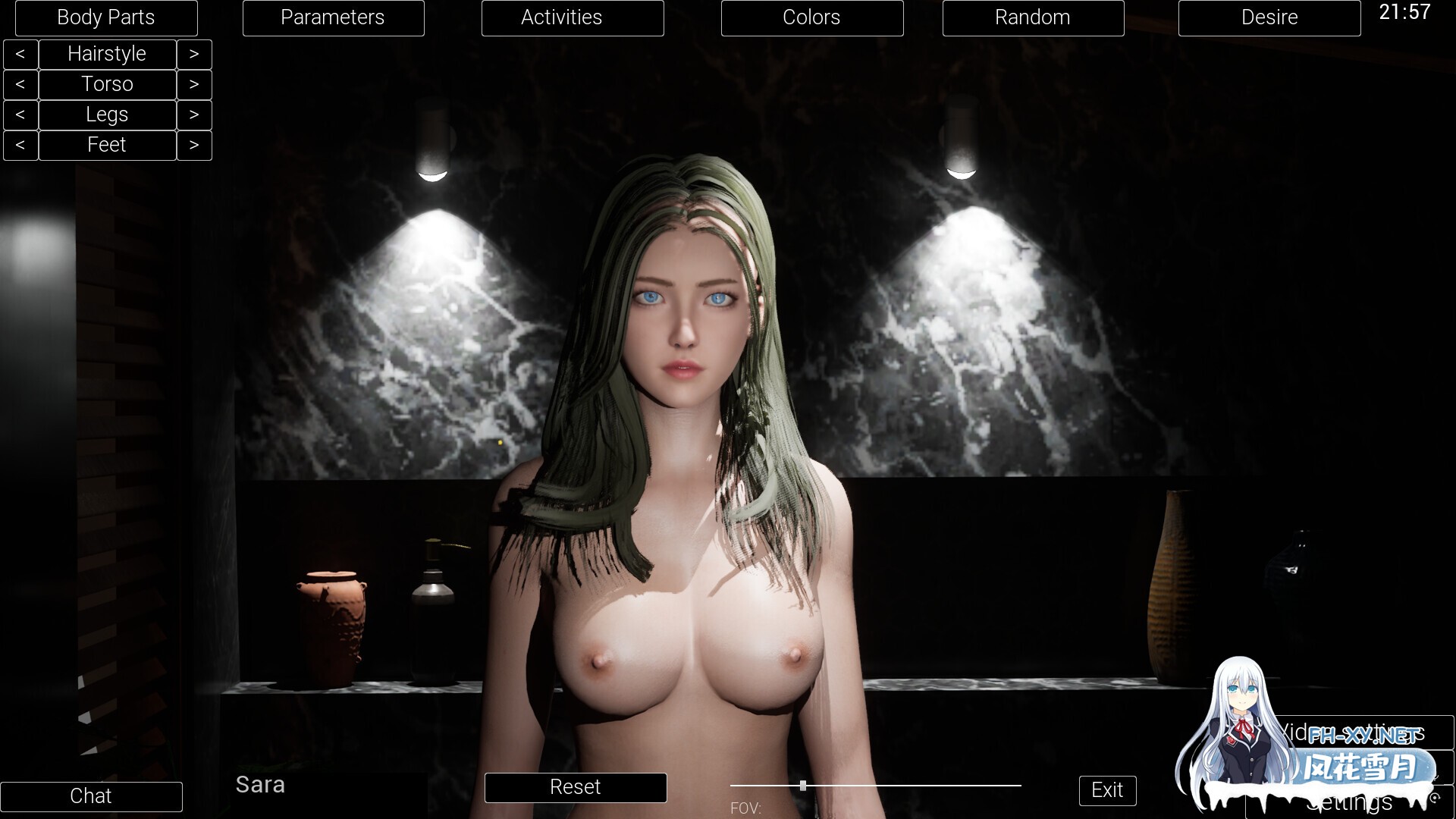Exit the customization screen
Image resolution: width=1456 pixels, height=819 pixels.
click(1107, 790)
